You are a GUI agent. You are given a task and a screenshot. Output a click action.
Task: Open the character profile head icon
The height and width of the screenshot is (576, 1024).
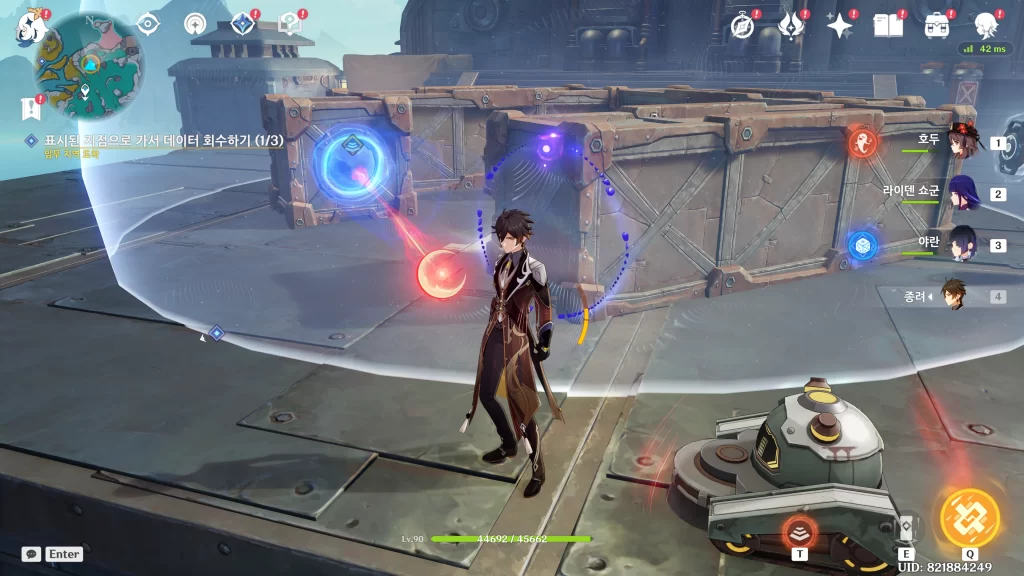pyautogui.click(x=985, y=26)
